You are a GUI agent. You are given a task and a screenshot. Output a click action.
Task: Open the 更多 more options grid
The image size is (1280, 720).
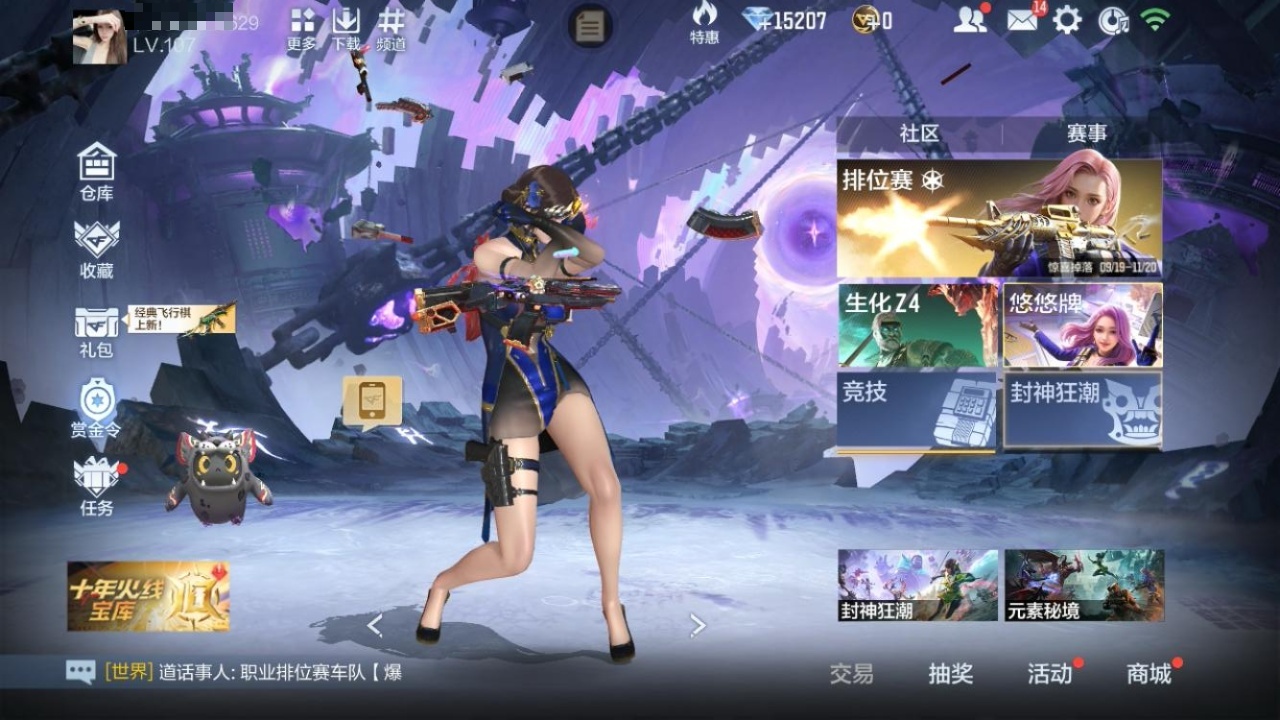point(302,29)
